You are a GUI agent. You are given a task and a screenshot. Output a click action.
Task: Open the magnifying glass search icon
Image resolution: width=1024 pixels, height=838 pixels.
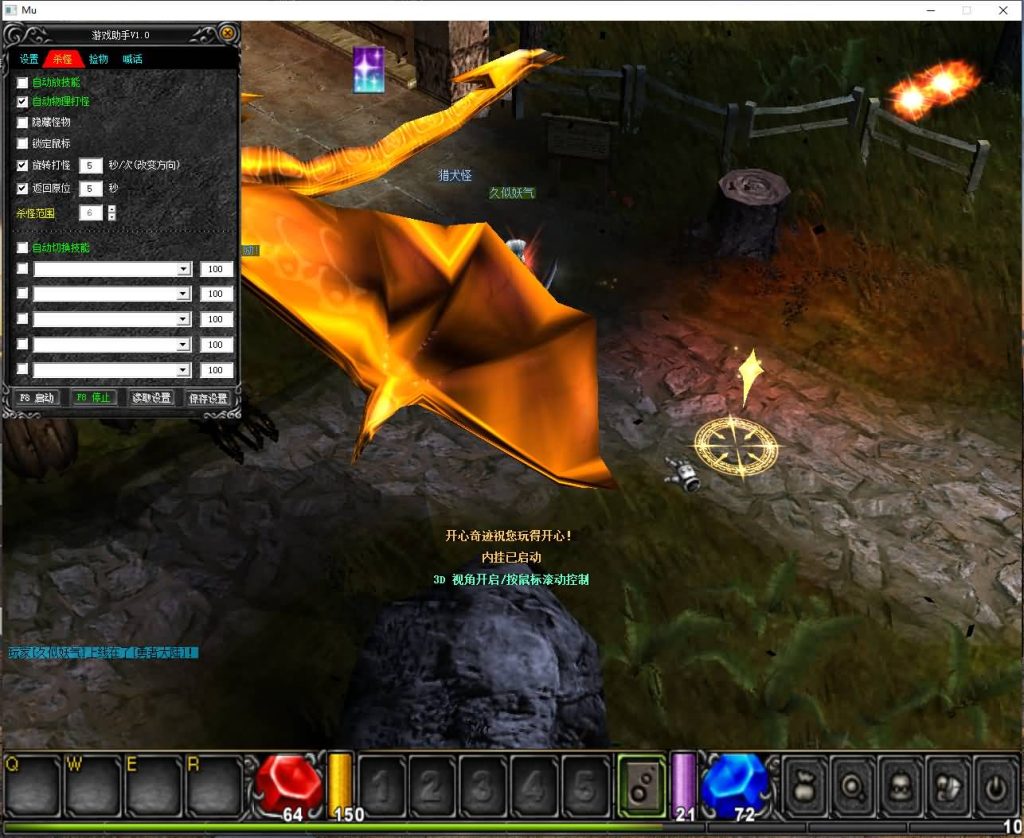click(x=854, y=782)
